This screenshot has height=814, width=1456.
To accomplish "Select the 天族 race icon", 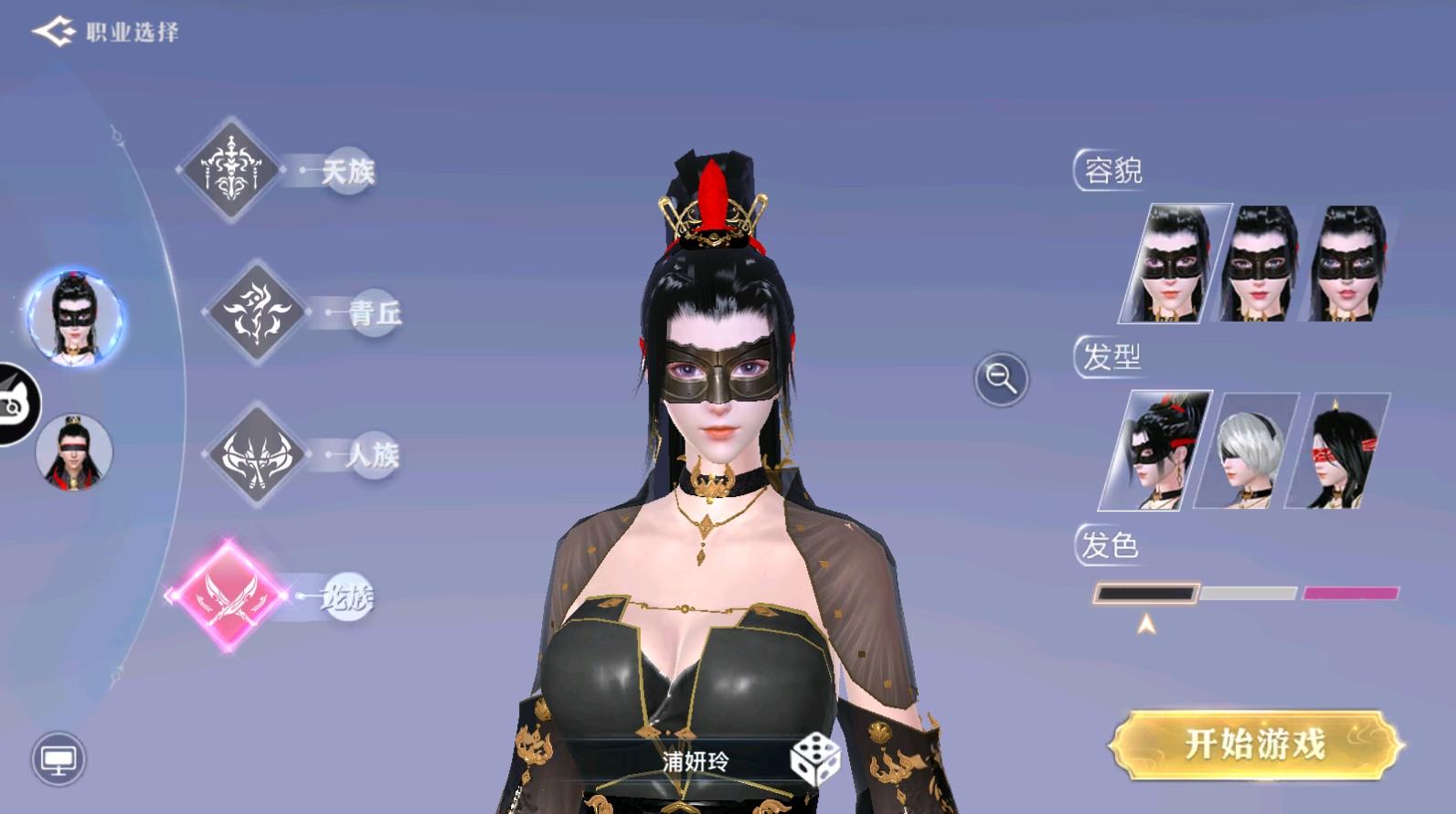I will click(231, 167).
